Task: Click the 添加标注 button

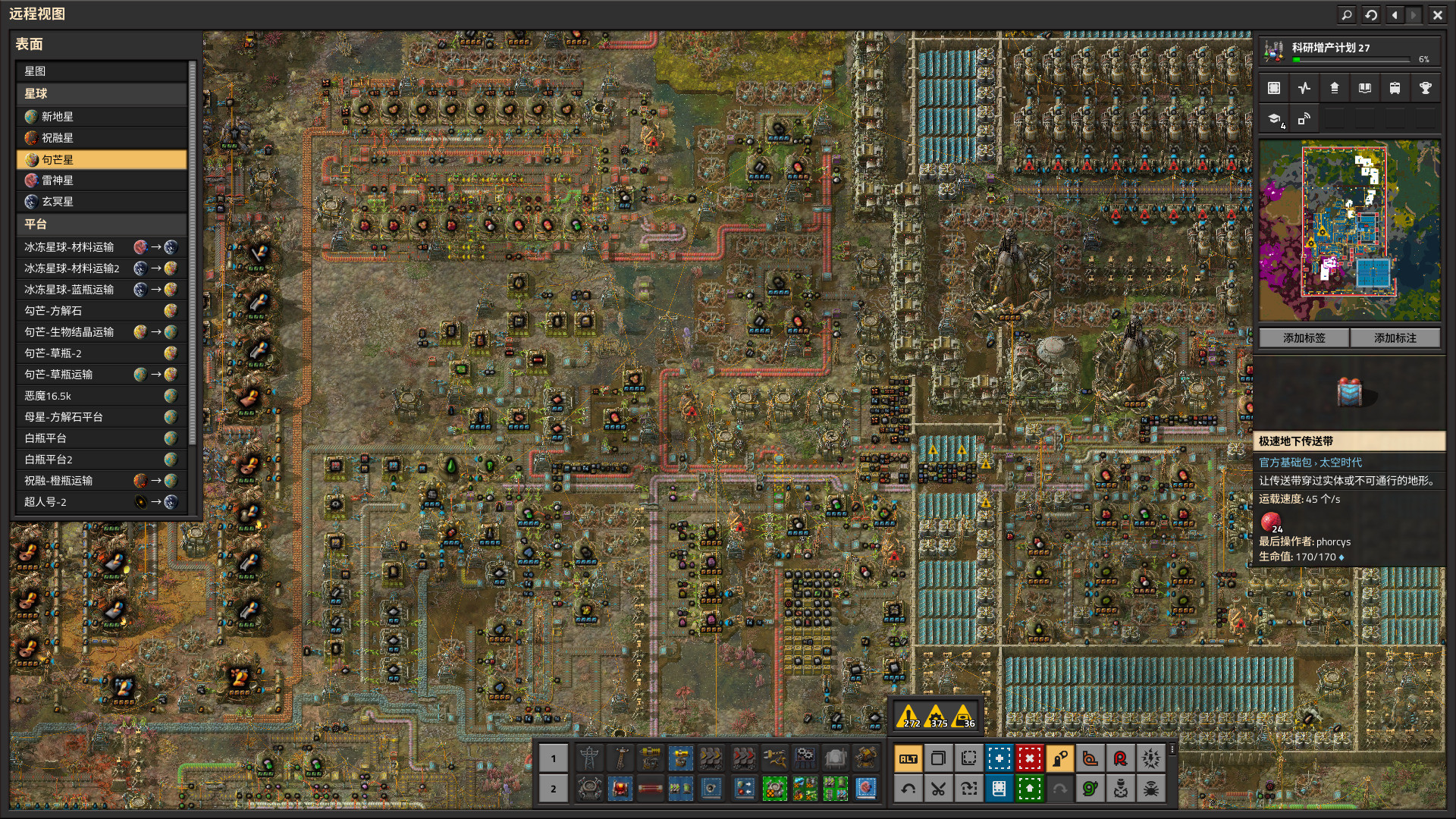Action: [x=1395, y=338]
